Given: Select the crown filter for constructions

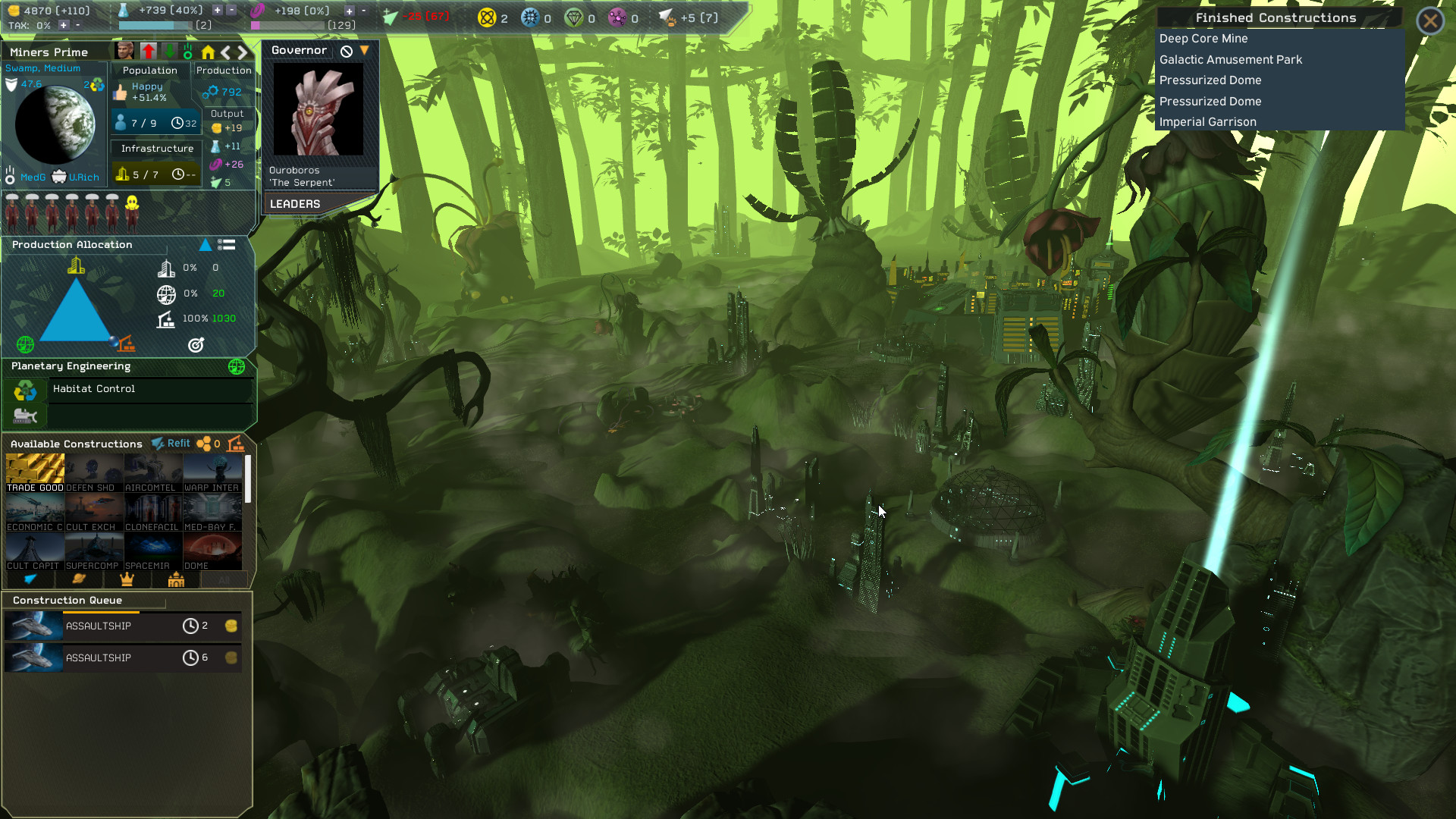Looking at the screenshot, I should (126, 580).
